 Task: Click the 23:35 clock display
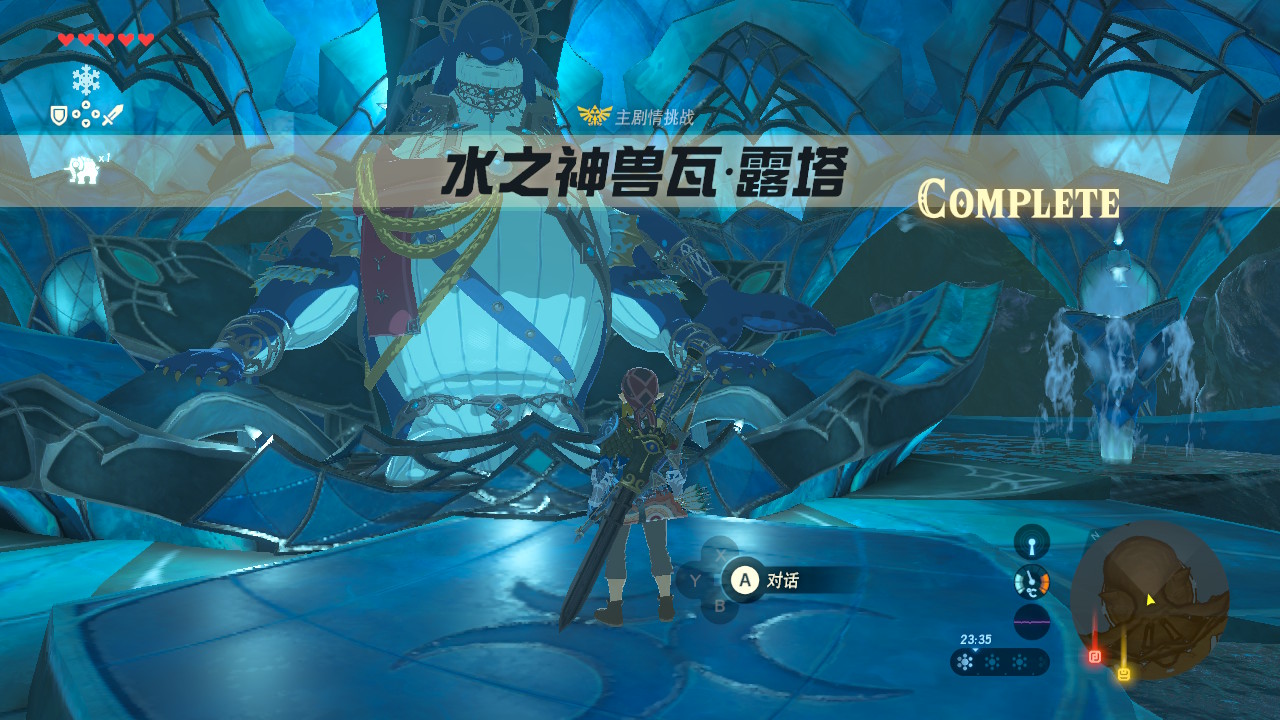[976, 639]
